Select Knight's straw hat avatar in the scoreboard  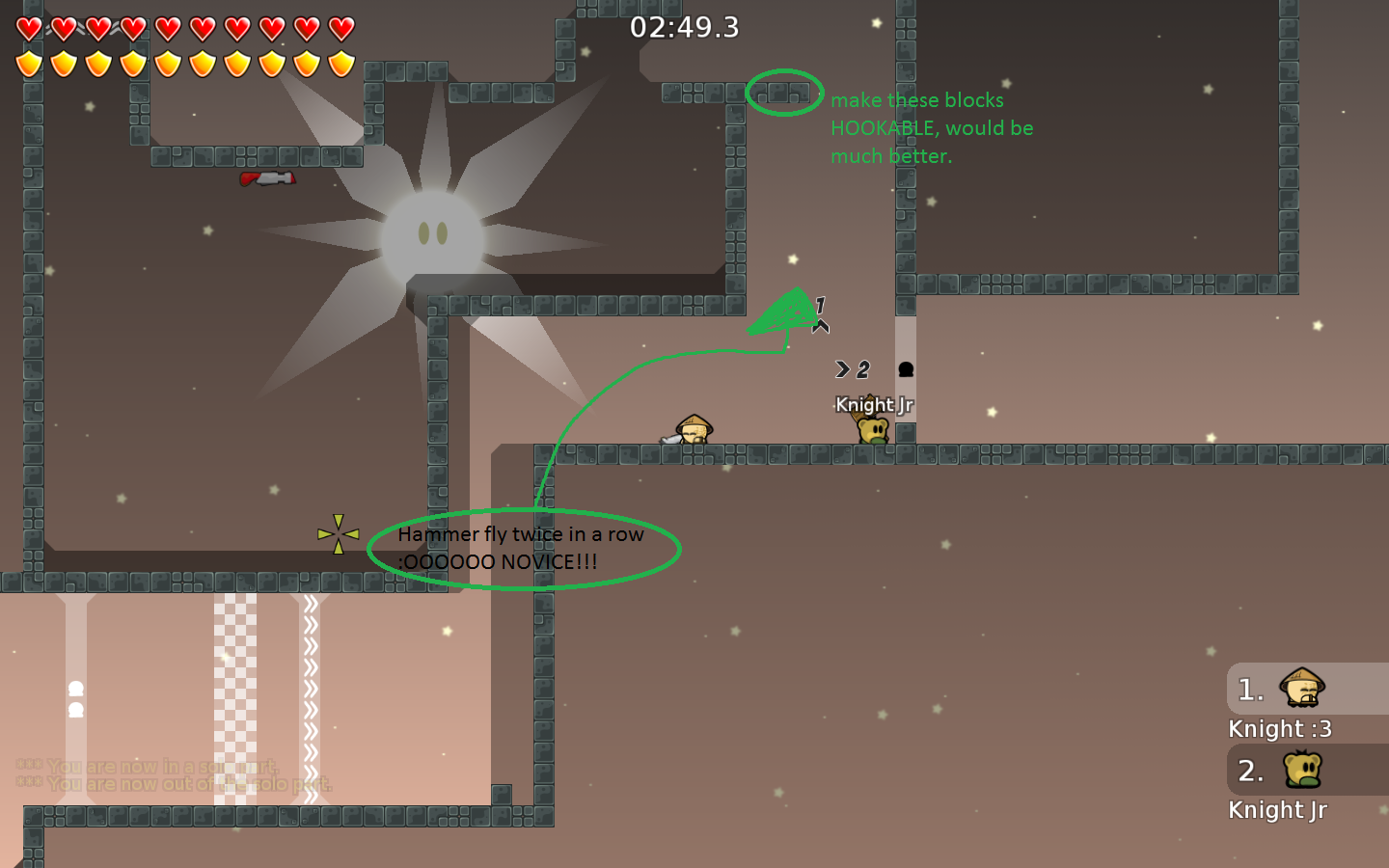pos(1304,689)
